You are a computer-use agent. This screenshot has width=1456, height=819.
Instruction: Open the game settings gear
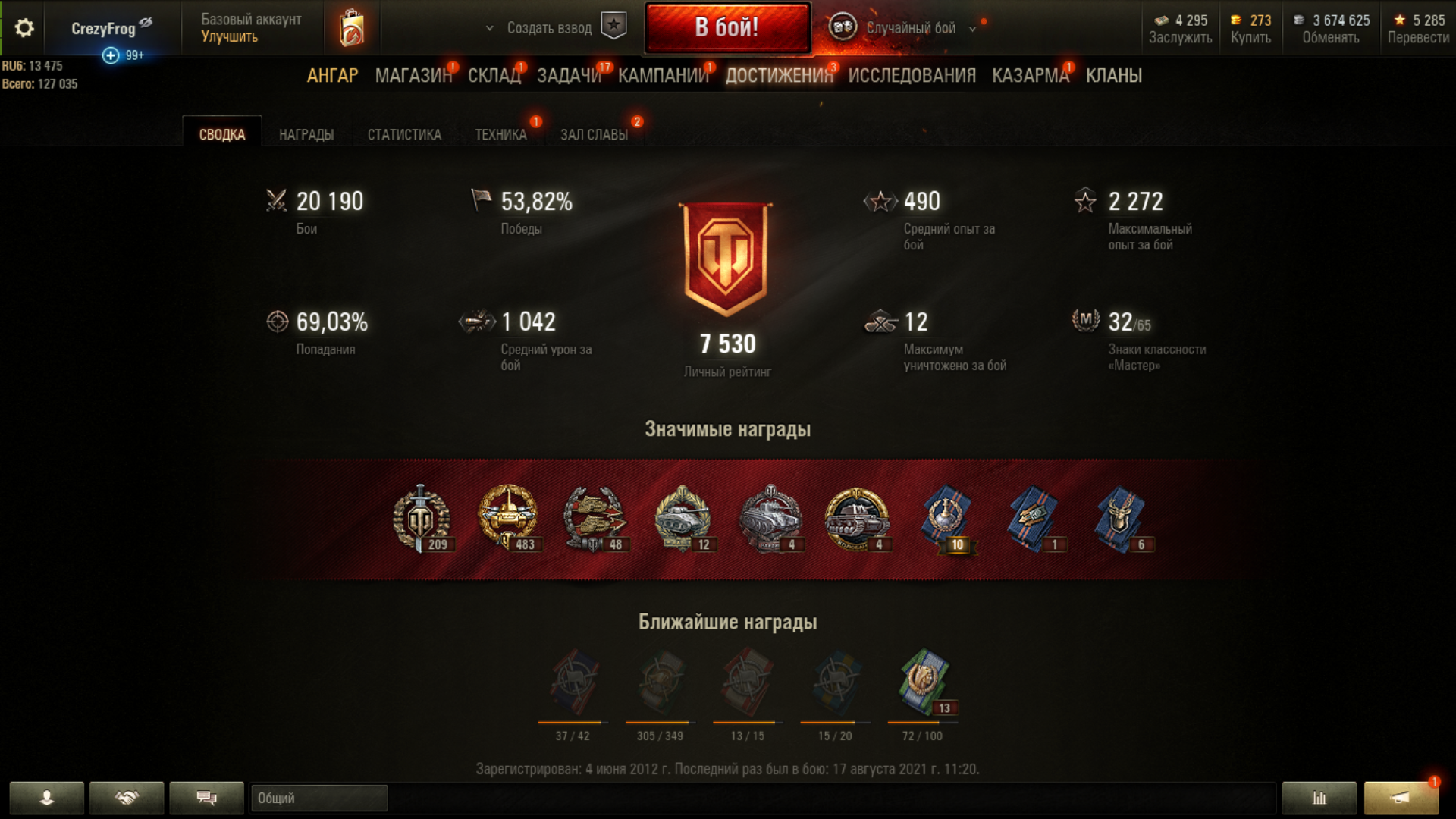point(24,25)
